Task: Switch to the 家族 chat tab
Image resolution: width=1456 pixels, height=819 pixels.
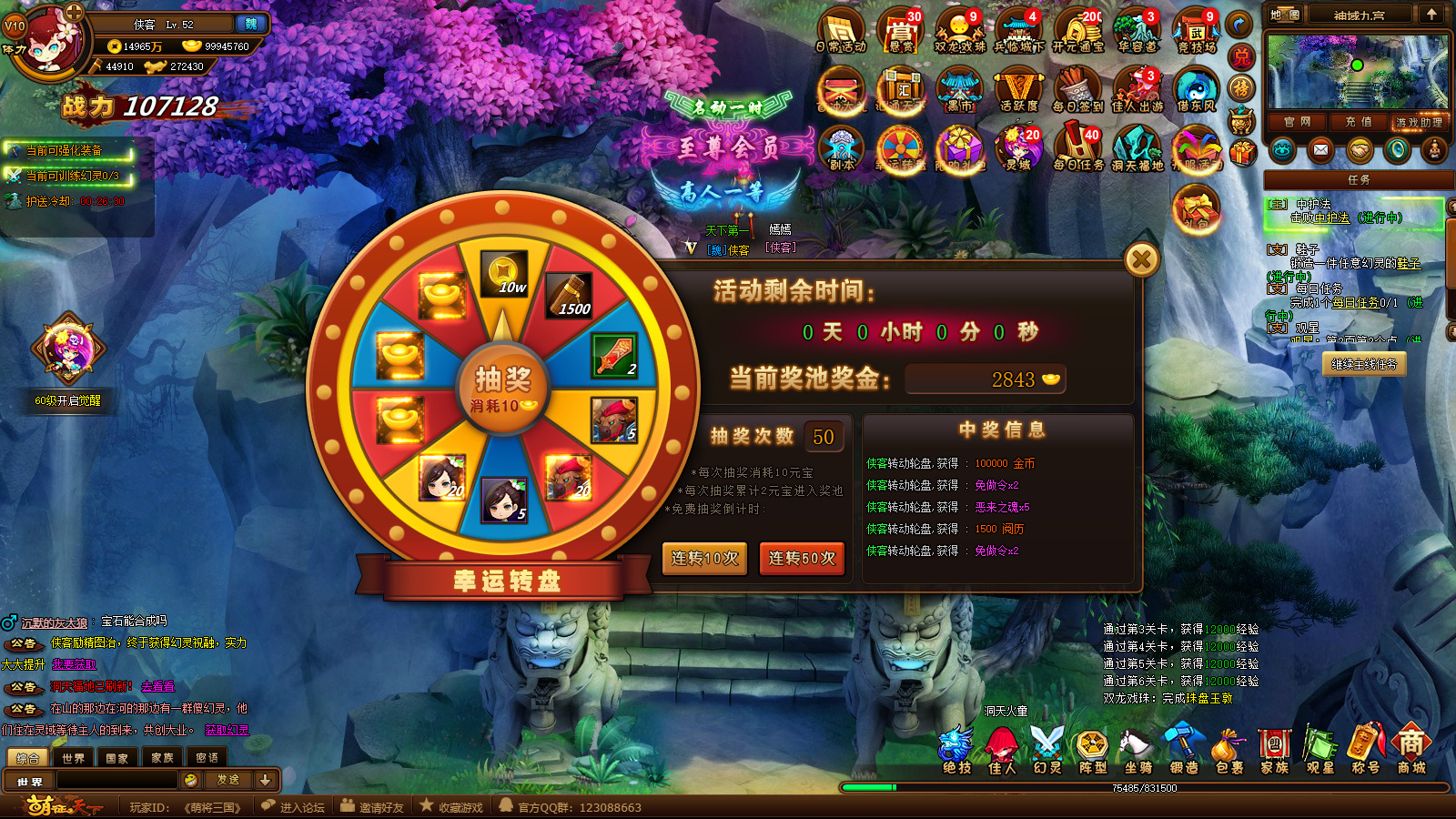Action: tap(162, 756)
